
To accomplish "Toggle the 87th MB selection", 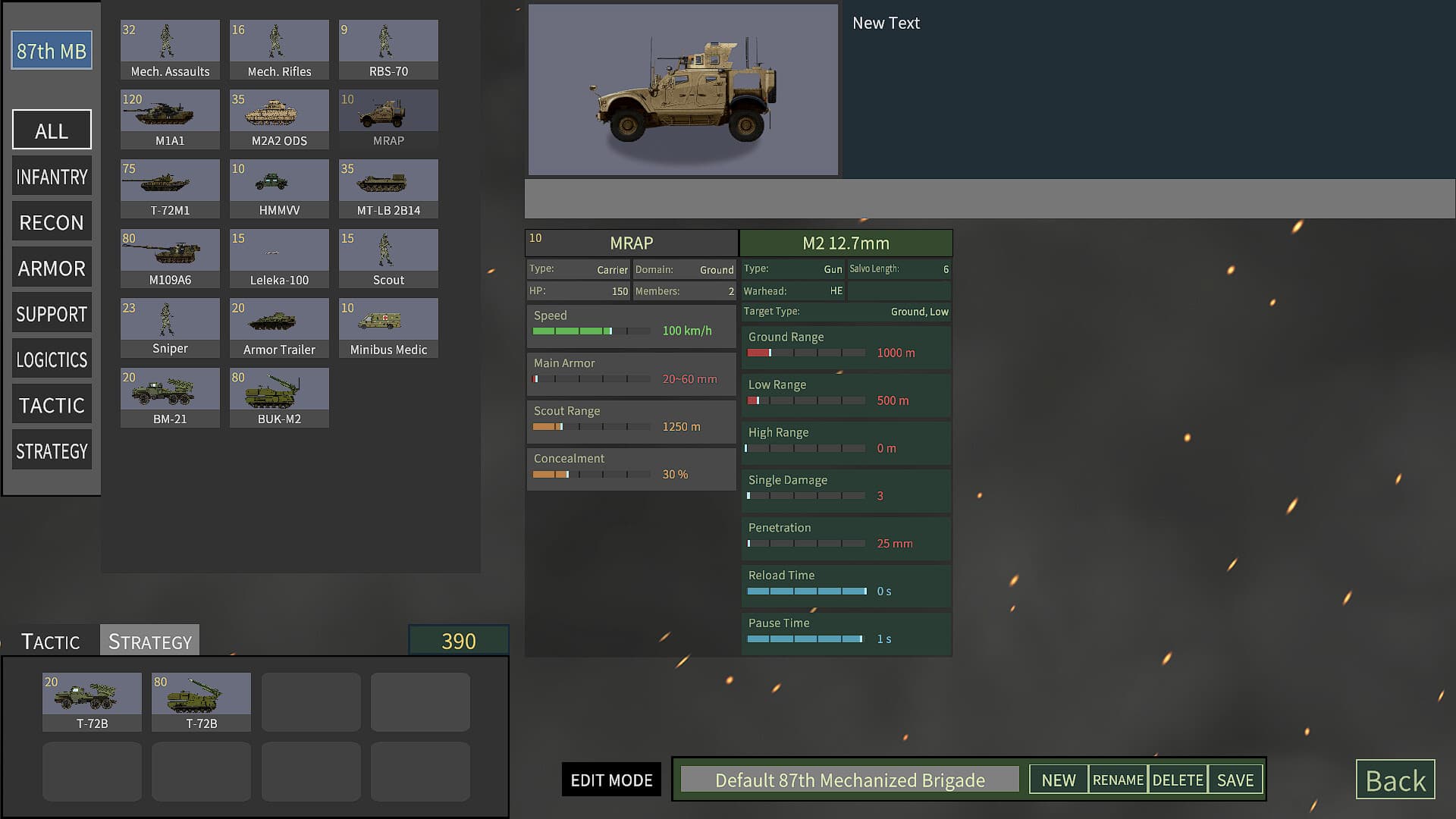I will point(50,51).
